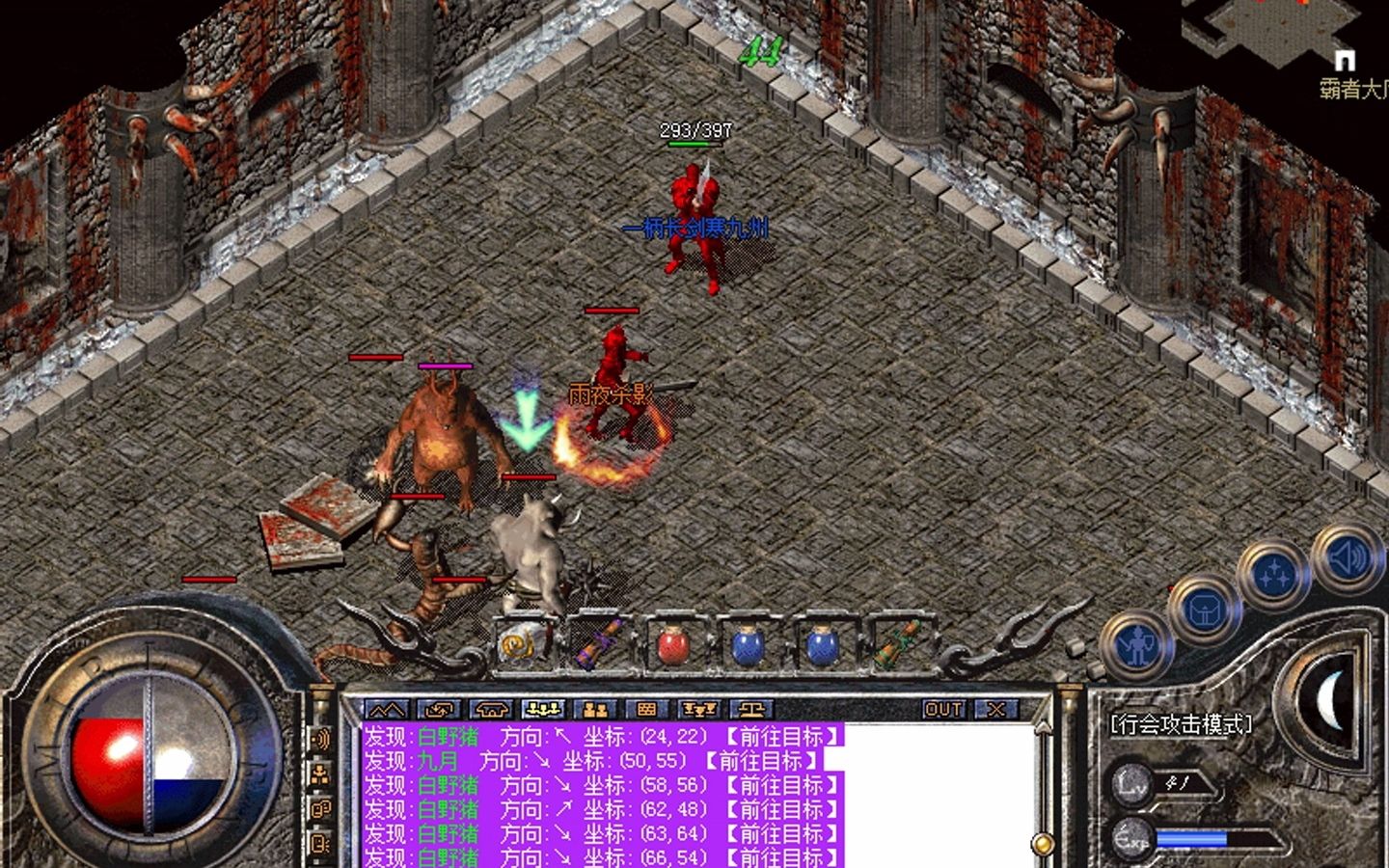Click the chat scrollbar gold knob
The image size is (1389, 868).
click(1043, 845)
